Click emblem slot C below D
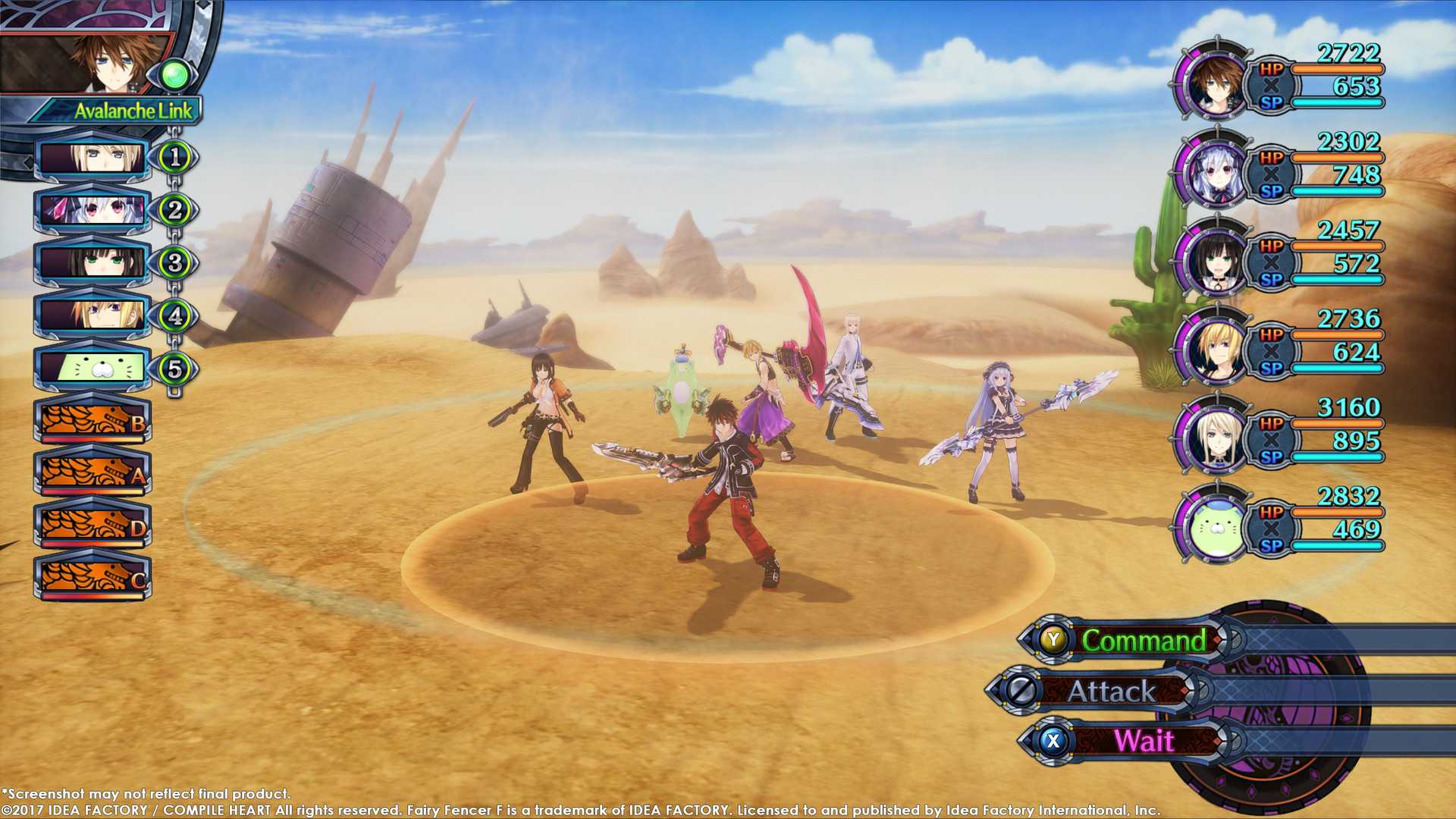The image size is (1456, 819). click(91, 578)
